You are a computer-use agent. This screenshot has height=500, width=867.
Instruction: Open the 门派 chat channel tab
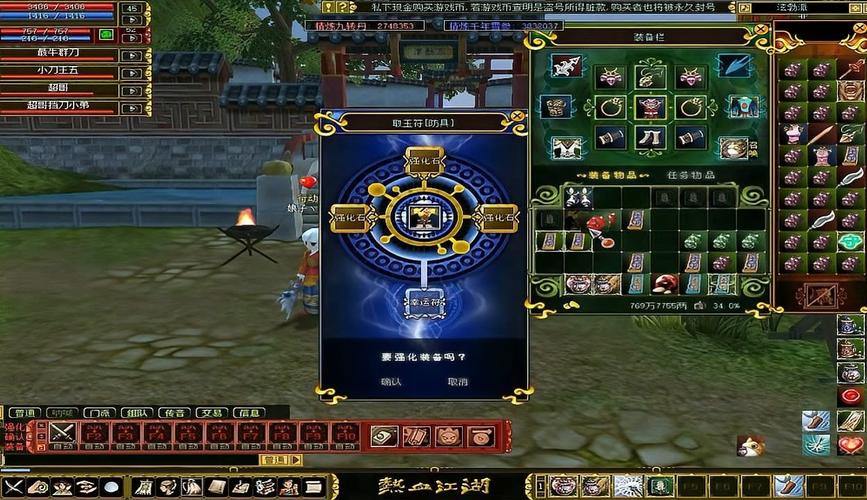pyautogui.click(x=97, y=412)
